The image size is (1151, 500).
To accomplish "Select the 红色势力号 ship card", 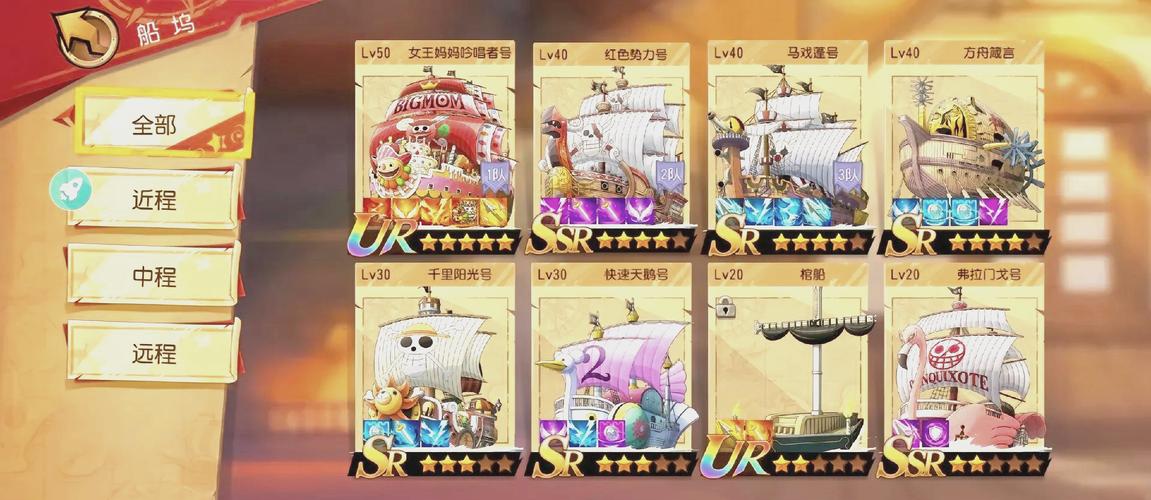I will (x=611, y=145).
